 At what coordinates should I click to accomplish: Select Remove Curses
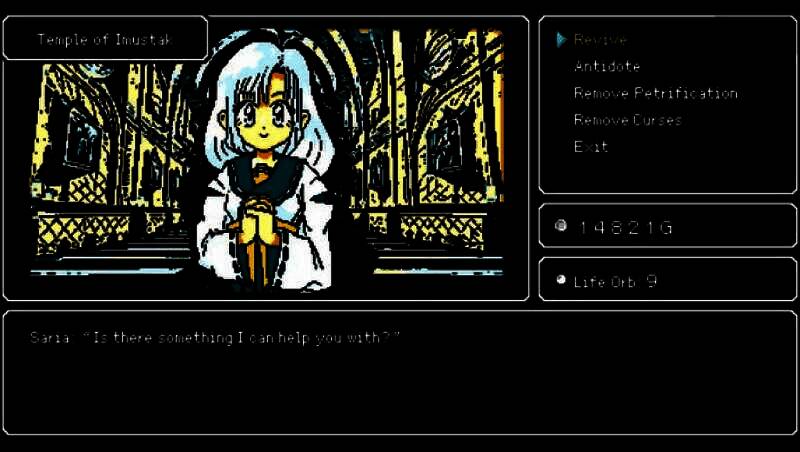pyautogui.click(x=627, y=120)
